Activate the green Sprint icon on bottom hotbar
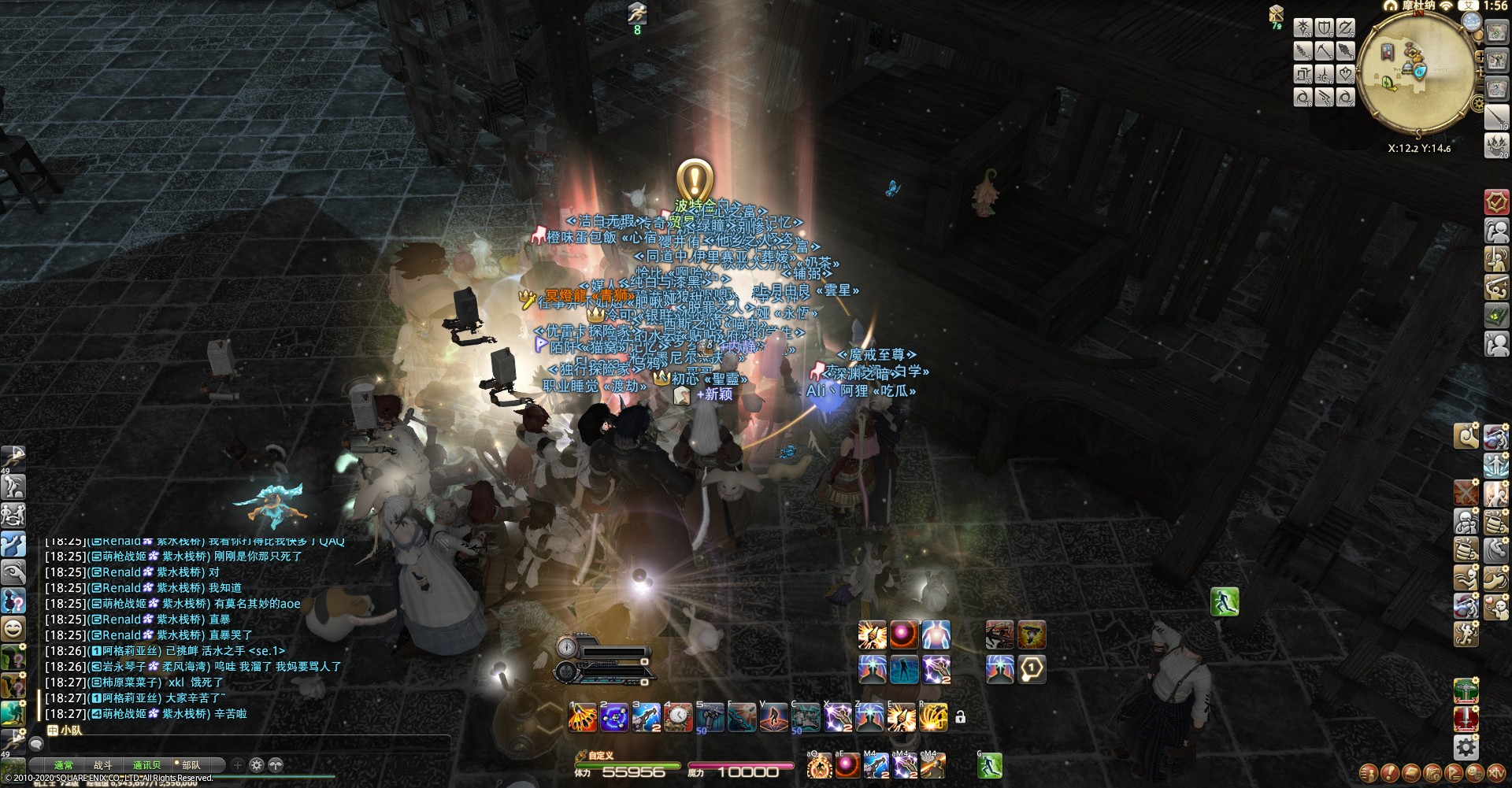Screen dimensions: 1512x788 click(990, 764)
